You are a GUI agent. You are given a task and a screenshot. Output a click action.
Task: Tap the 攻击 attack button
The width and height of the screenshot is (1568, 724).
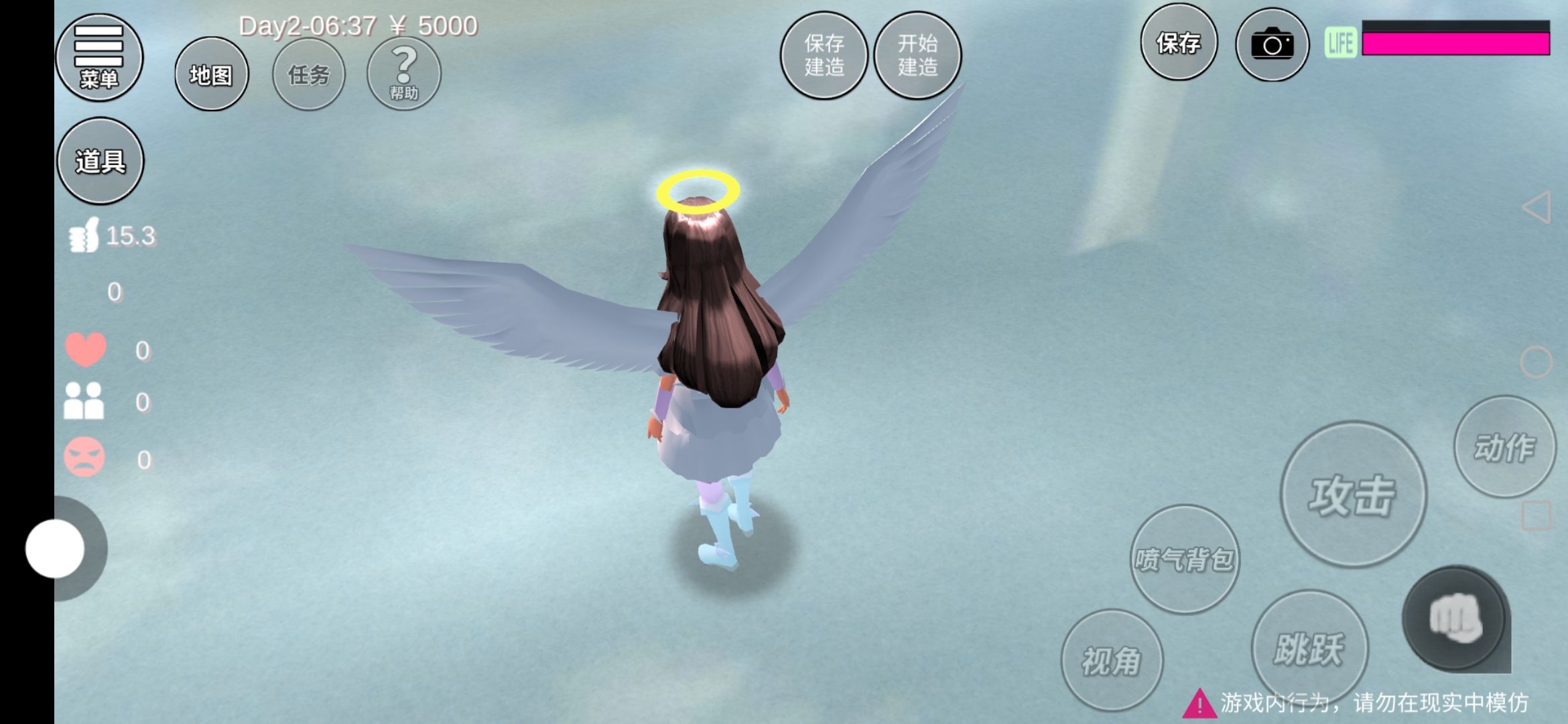click(1353, 495)
